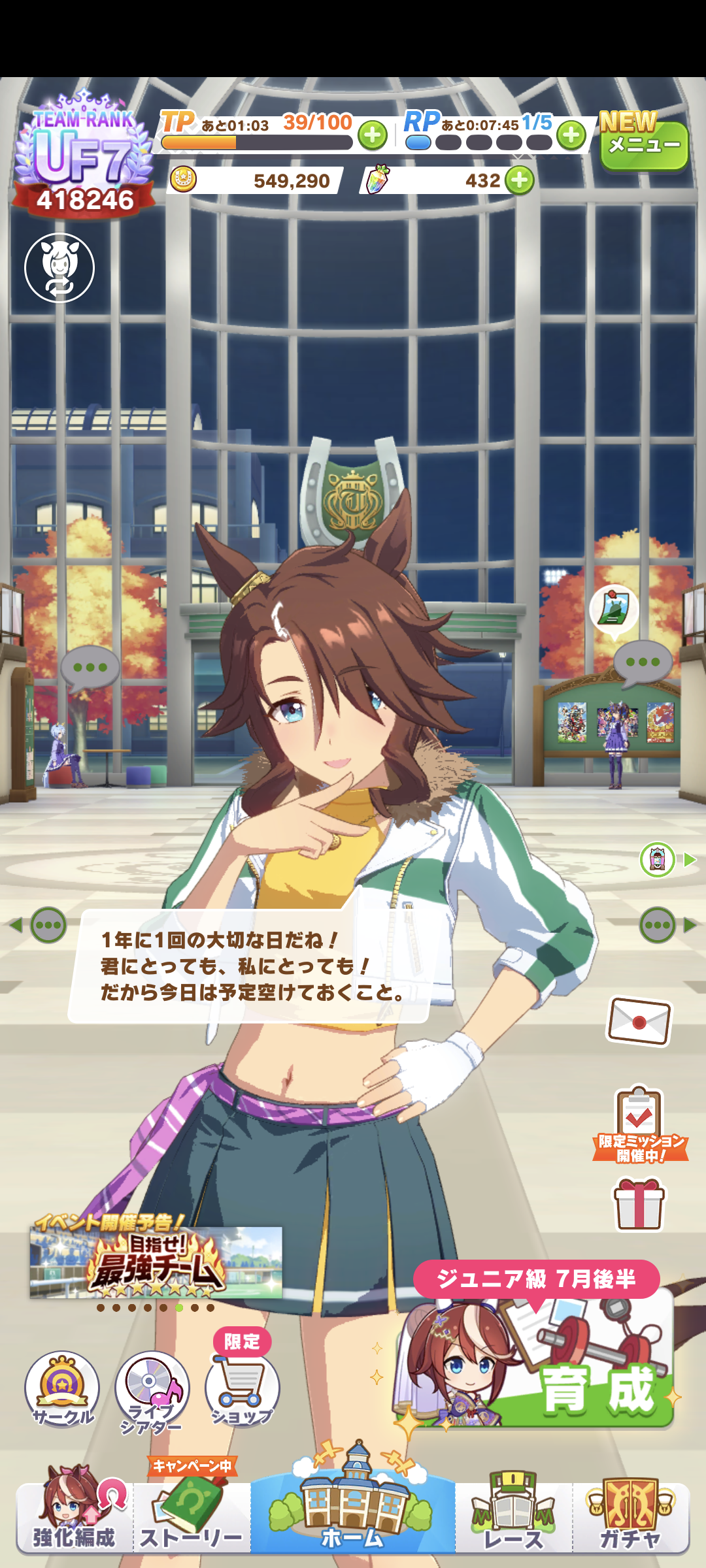Refill RP using its plus button
Screen dimensions: 706x1568
[x=571, y=136]
